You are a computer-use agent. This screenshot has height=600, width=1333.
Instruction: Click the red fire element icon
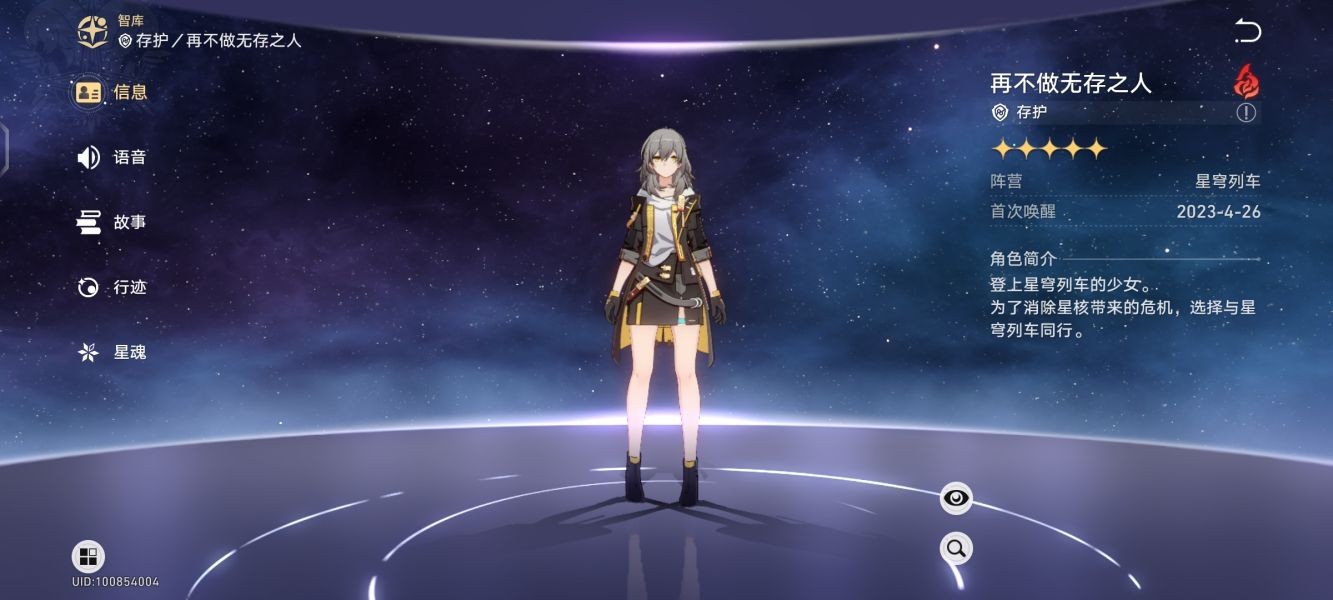1246,80
